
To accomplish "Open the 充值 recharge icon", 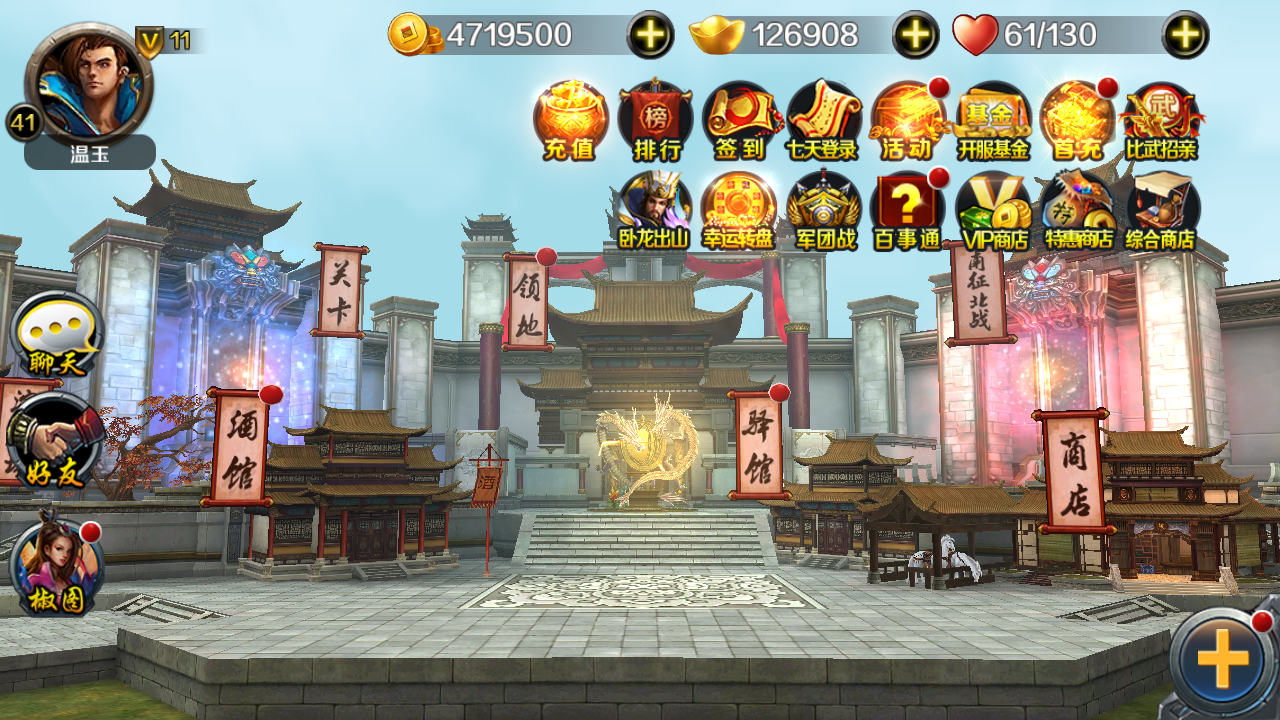I will [x=570, y=120].
